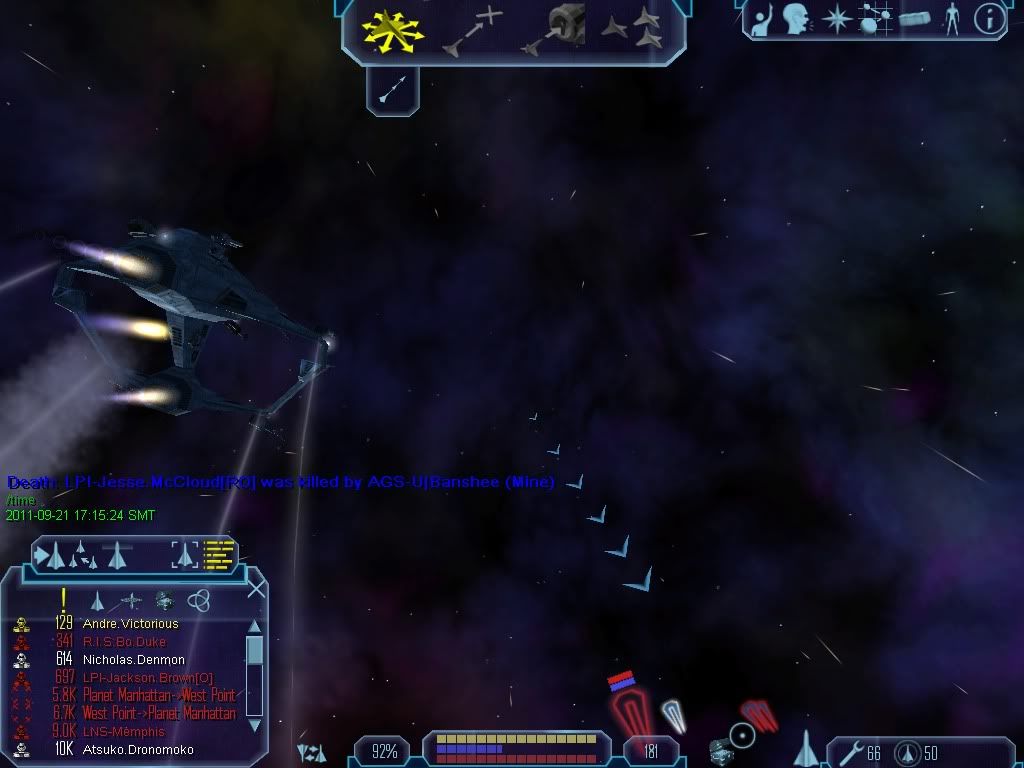Open the Information 'i' button

[989, 19]
